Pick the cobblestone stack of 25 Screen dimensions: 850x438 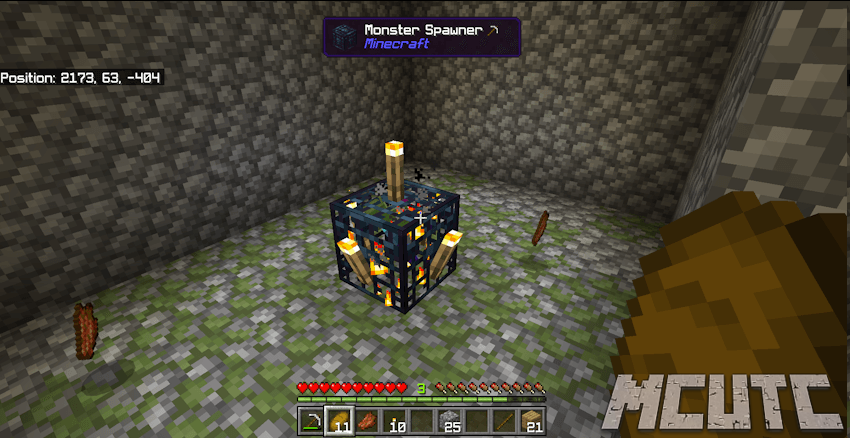(449, 421)
